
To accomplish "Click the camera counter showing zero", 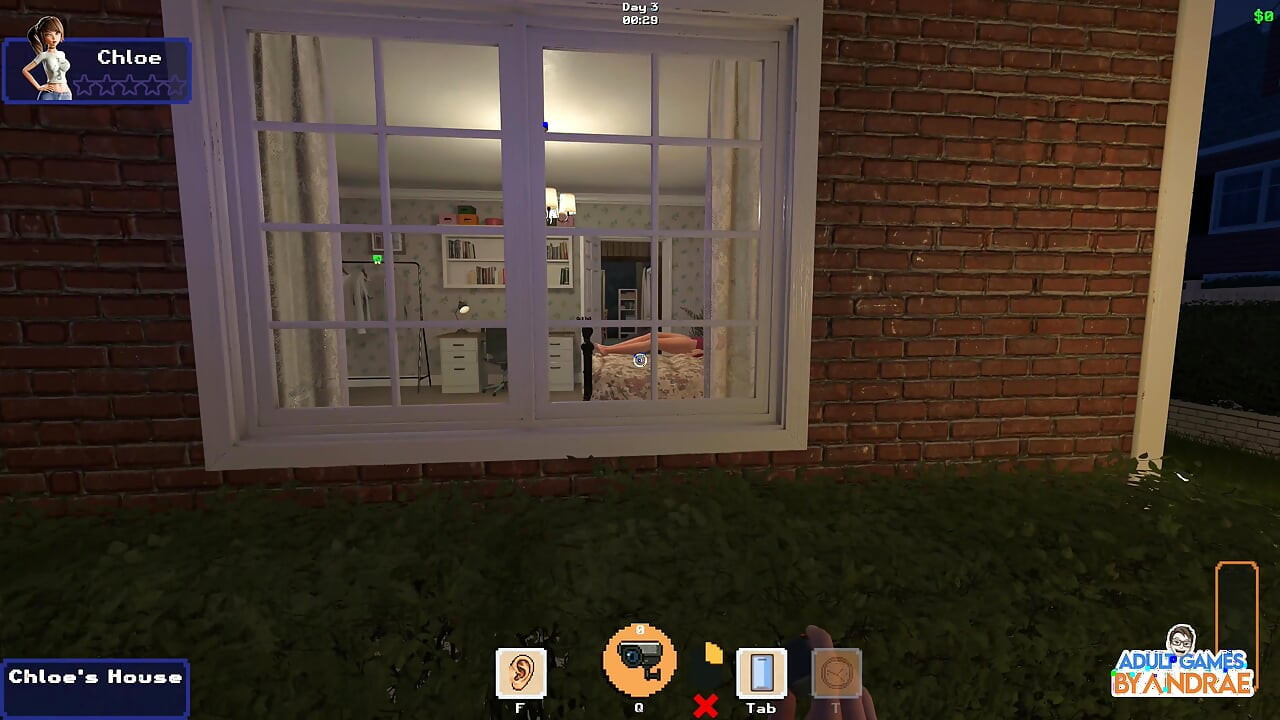I will tap(640, 630).
